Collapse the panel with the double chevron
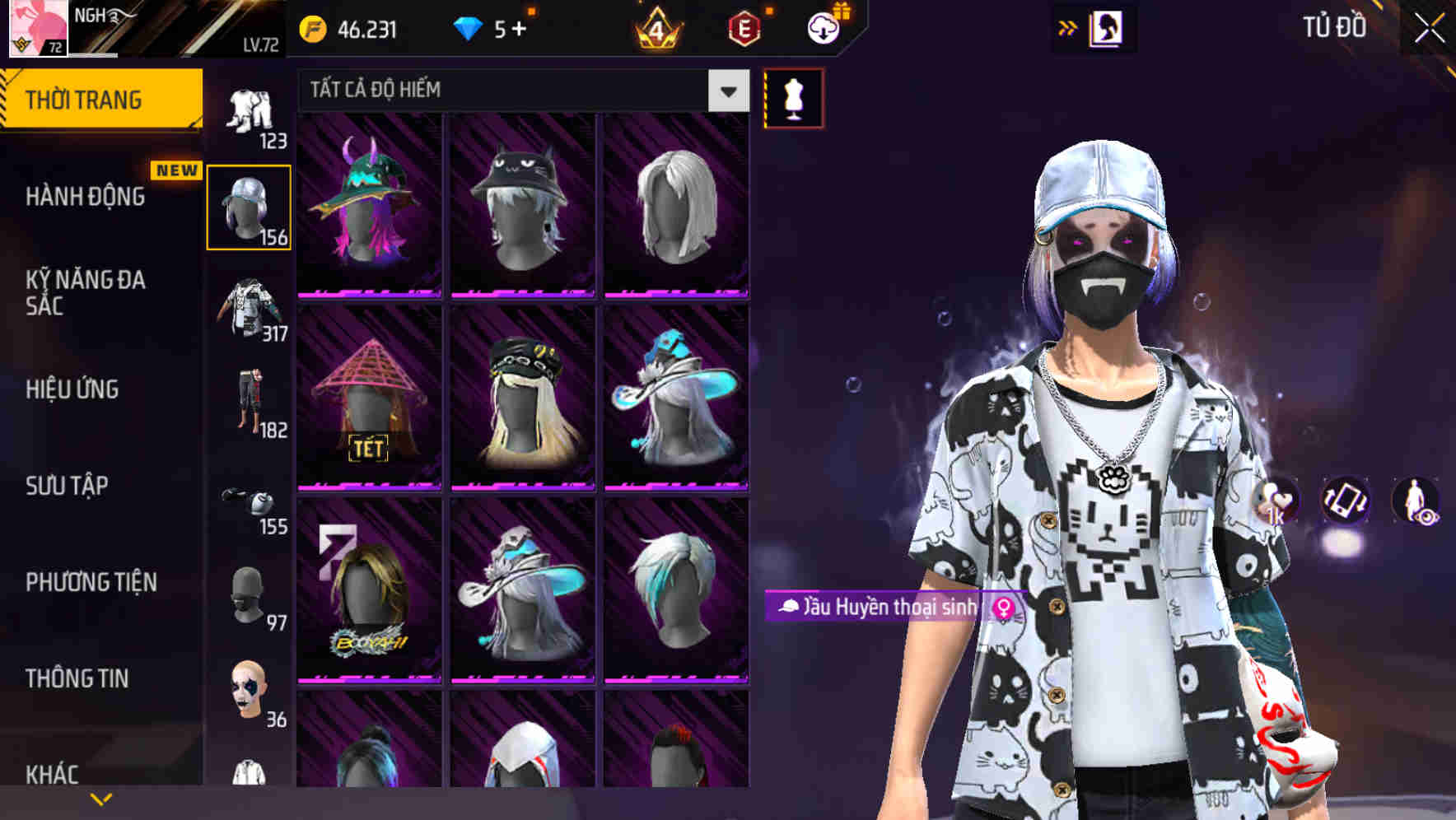 pos(1068,27)
